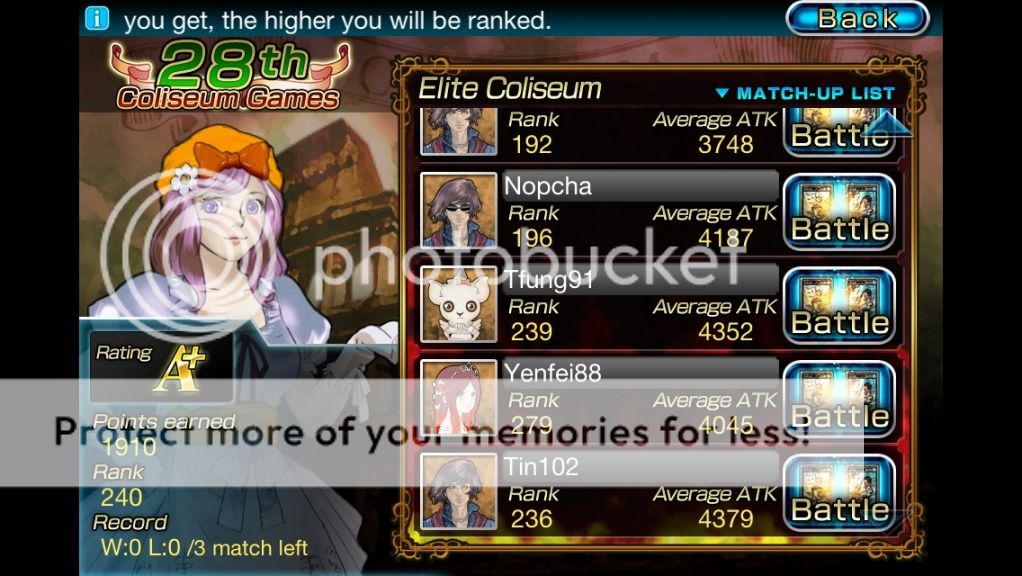Tap Yenfei88's red-haired avatar
This screenshot has height=576, width=1022.
(458, 398)
